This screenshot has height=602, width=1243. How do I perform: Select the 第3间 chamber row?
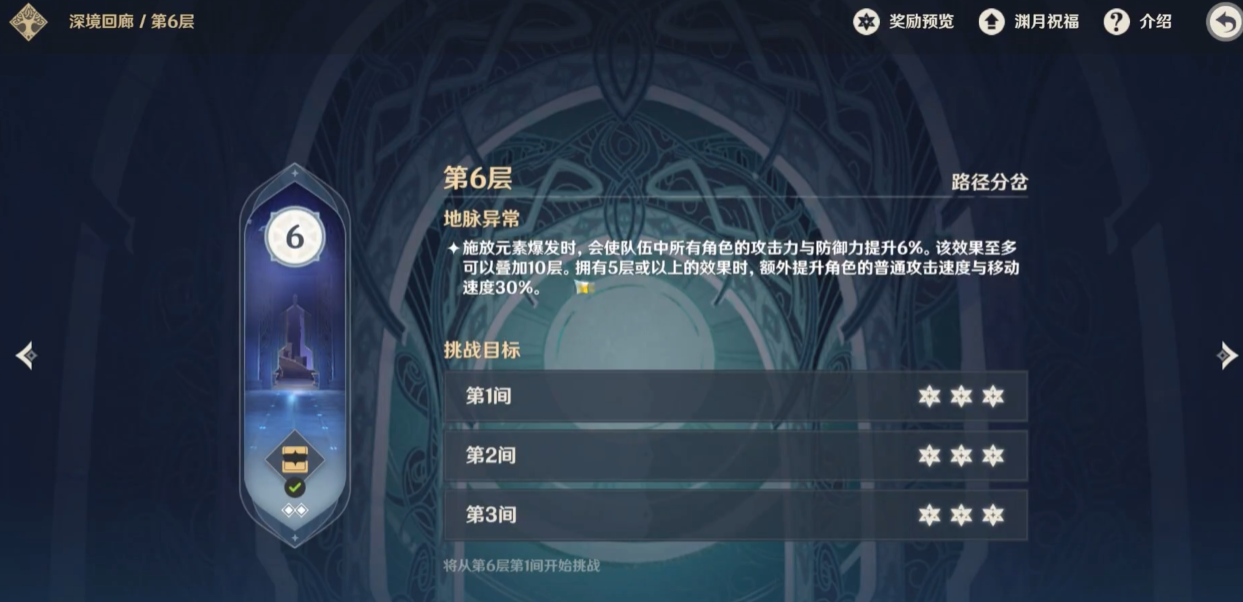click(x=735, y=515)
